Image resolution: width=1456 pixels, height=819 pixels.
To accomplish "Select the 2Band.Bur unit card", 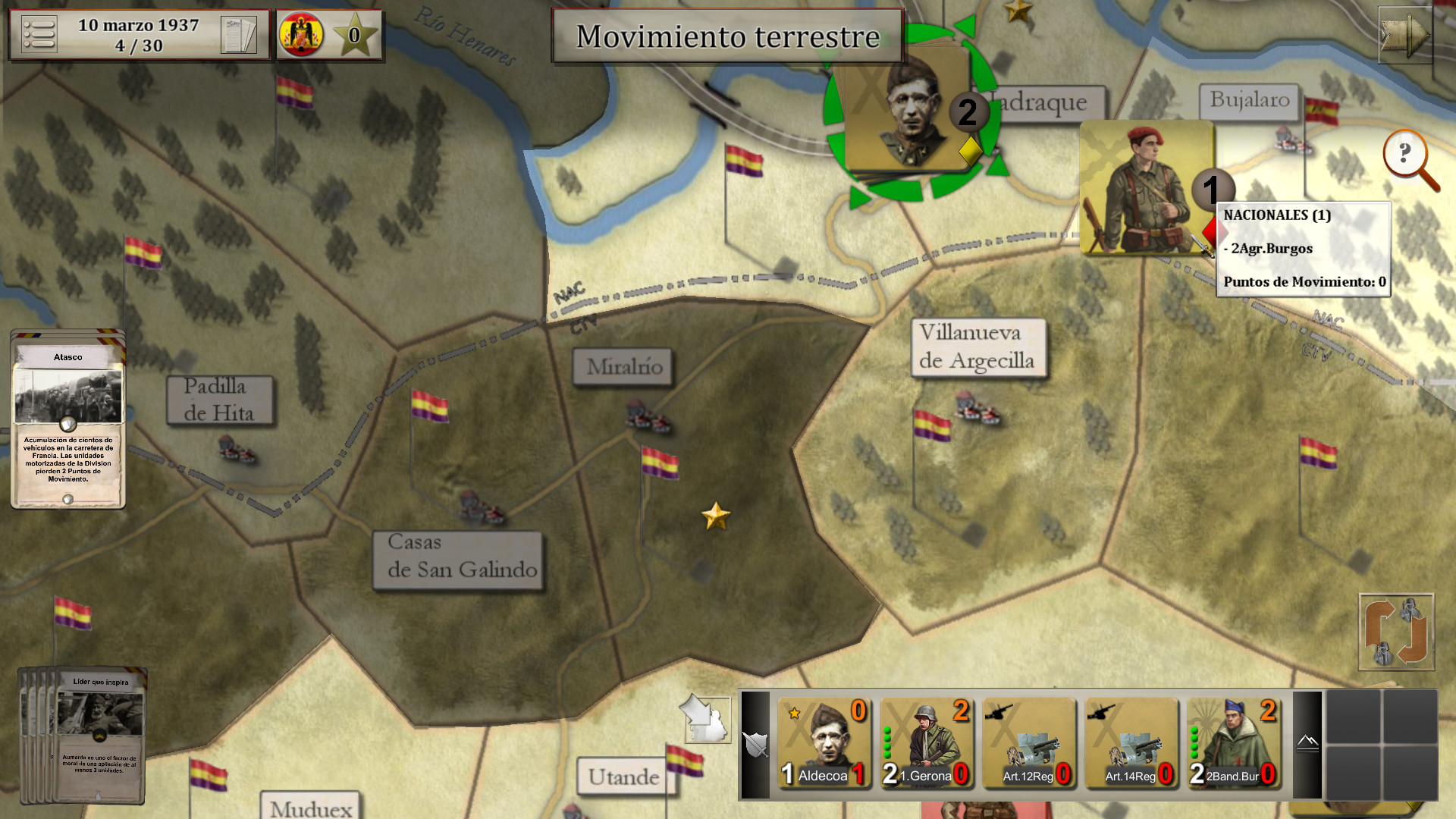I will click(x=1234, y=743).
